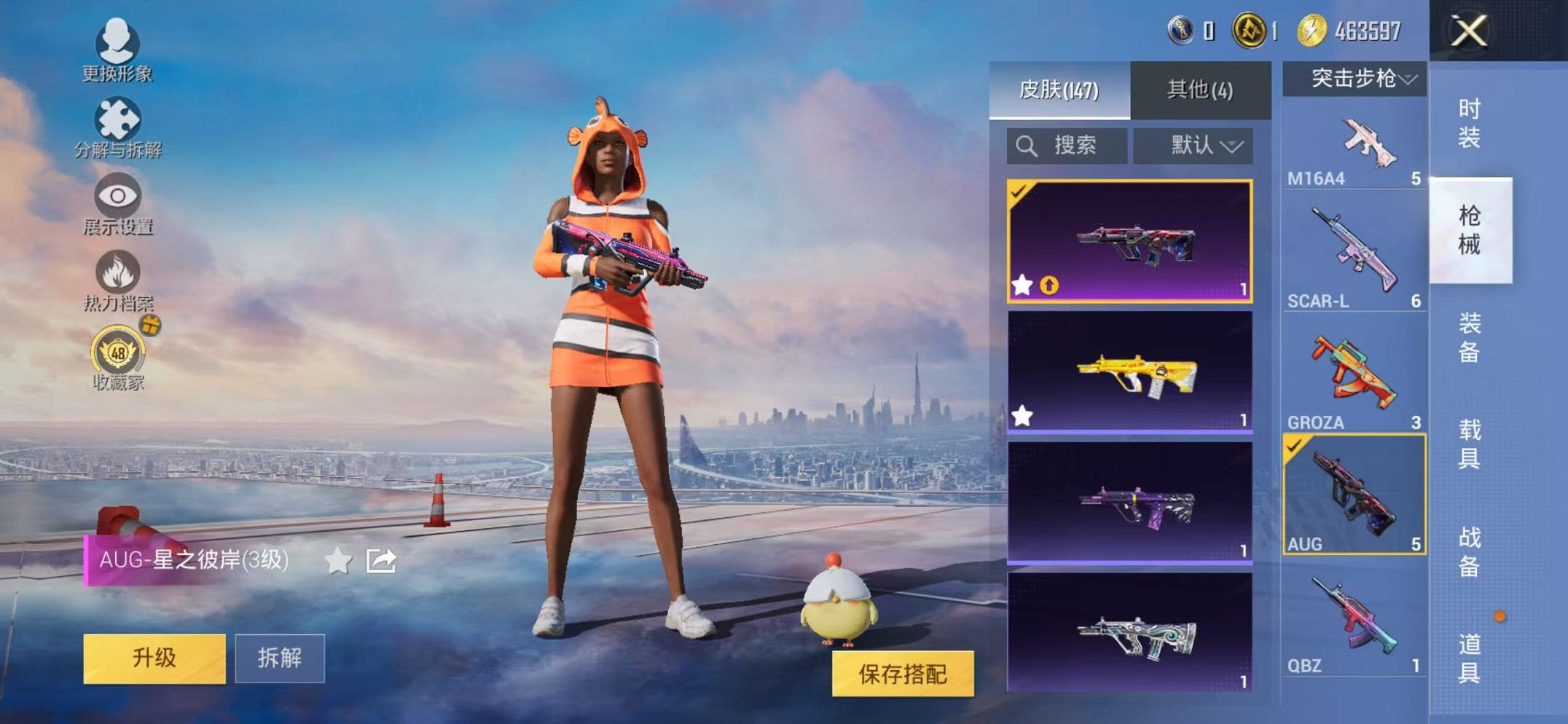Click the 搜索 search bar magnifier

1028,145
